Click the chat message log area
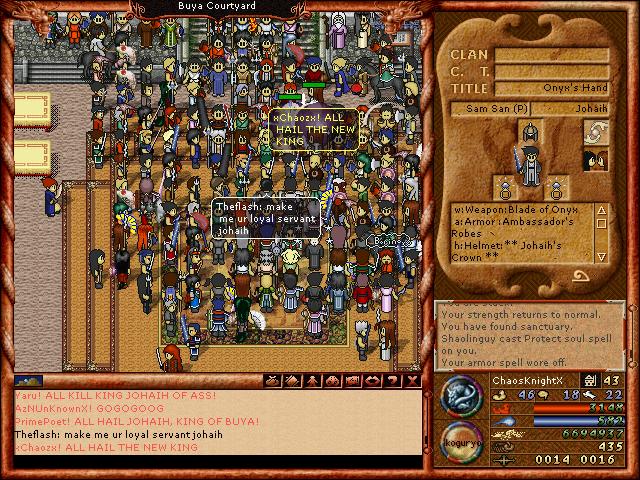 [x=215, y=425]
